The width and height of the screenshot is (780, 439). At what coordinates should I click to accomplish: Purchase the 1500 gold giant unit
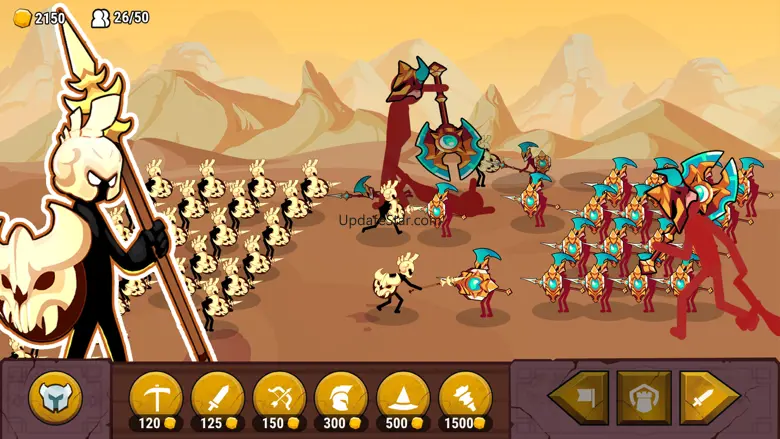[465, 397]
